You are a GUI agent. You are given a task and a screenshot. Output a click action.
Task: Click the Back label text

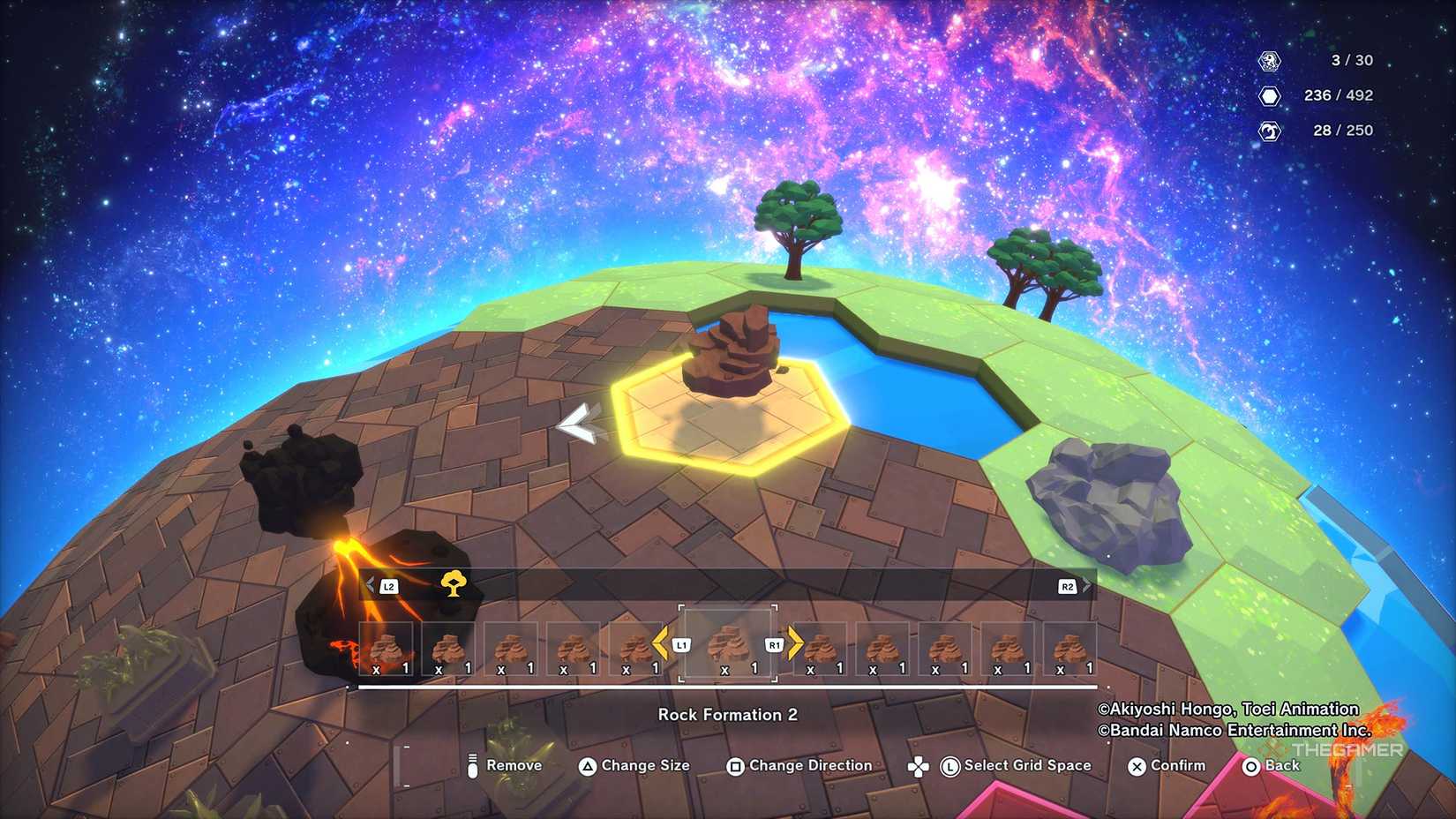point(1282,765)
